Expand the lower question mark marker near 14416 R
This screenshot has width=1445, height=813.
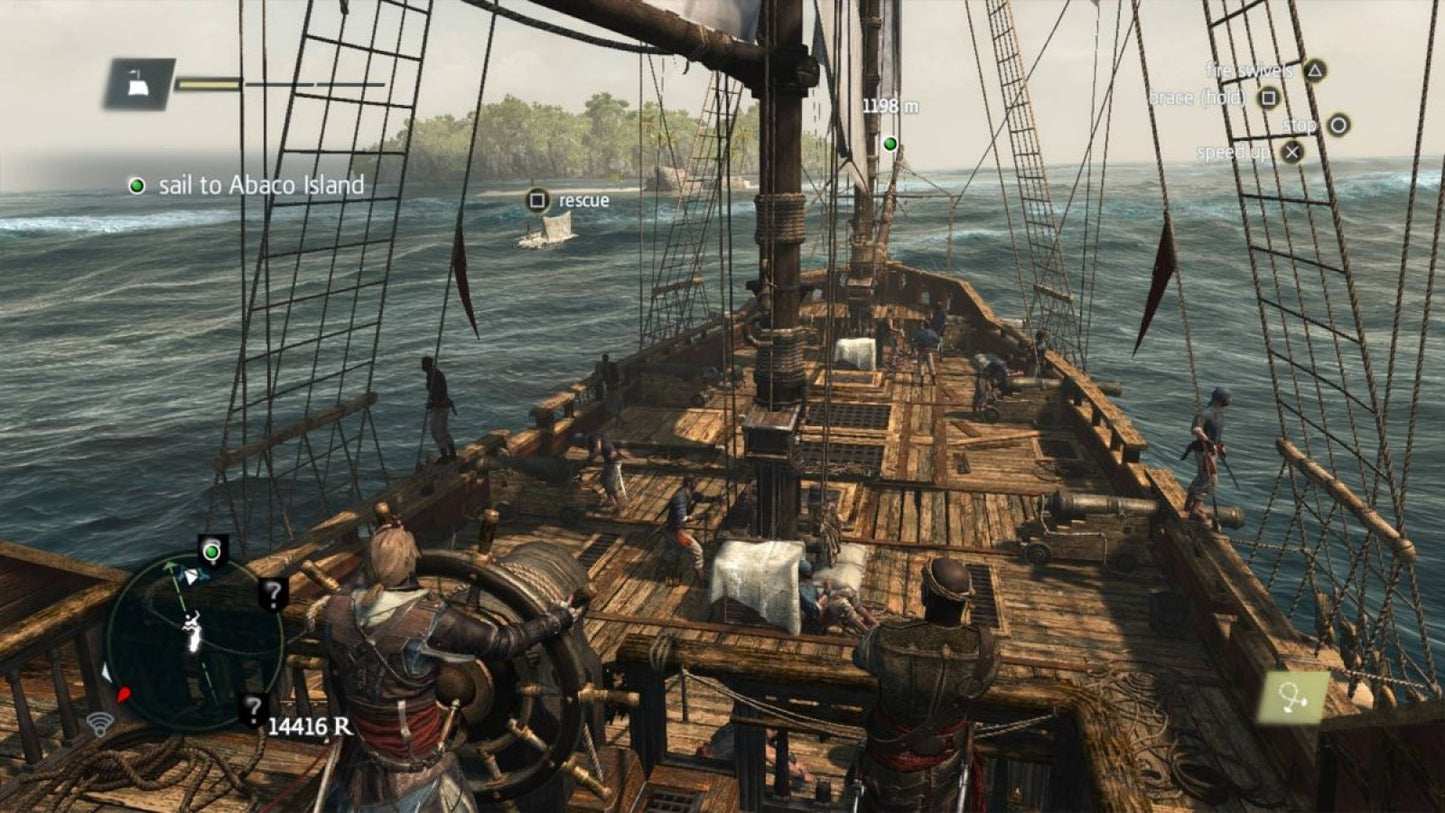pyautogui.click(x=252, y=707)
